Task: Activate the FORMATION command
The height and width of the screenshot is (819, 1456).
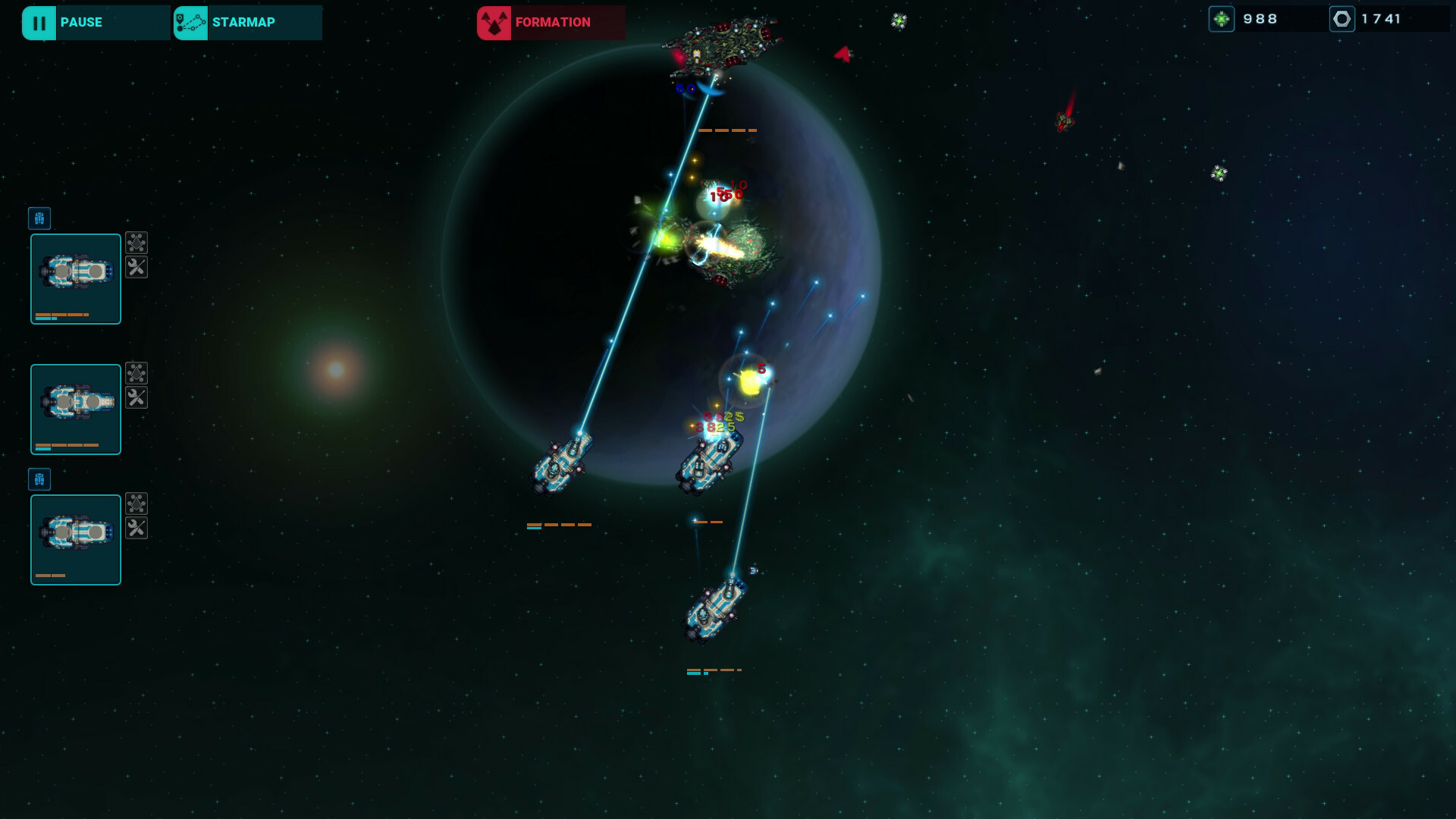Action: (551, 22)
